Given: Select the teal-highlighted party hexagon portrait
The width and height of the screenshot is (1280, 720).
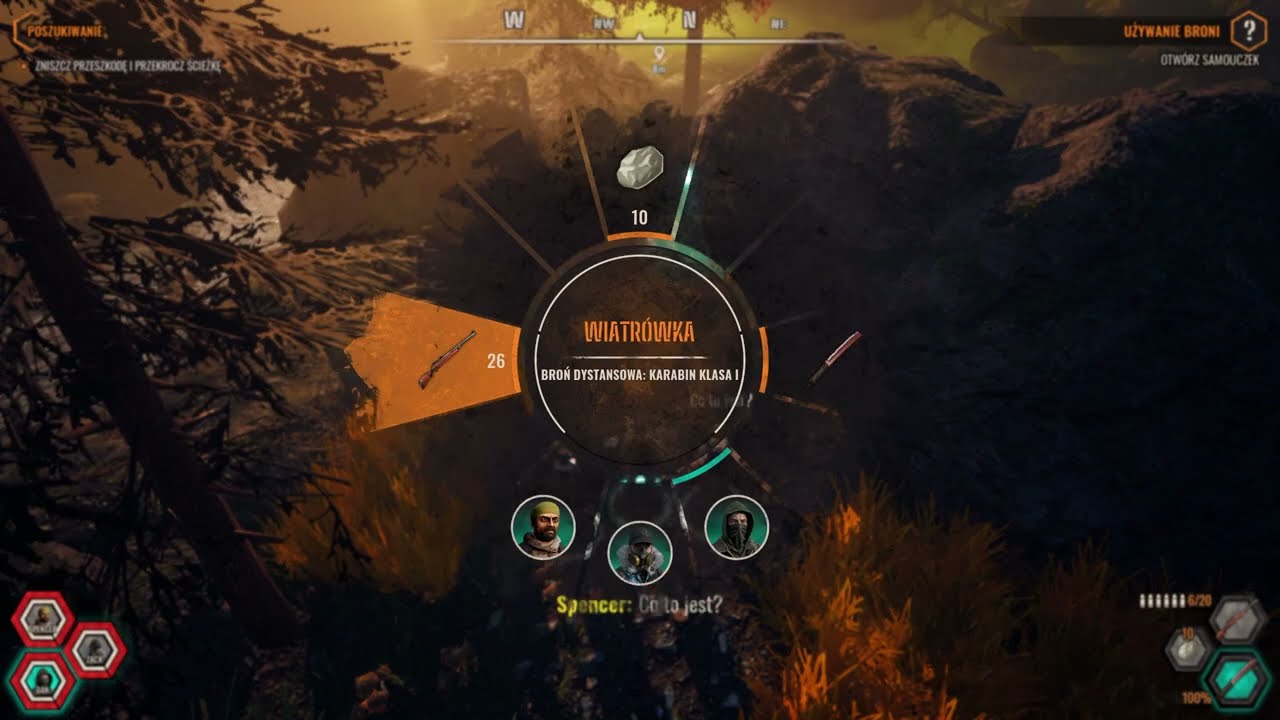Looking at the screenshot, I should [44, 681].
